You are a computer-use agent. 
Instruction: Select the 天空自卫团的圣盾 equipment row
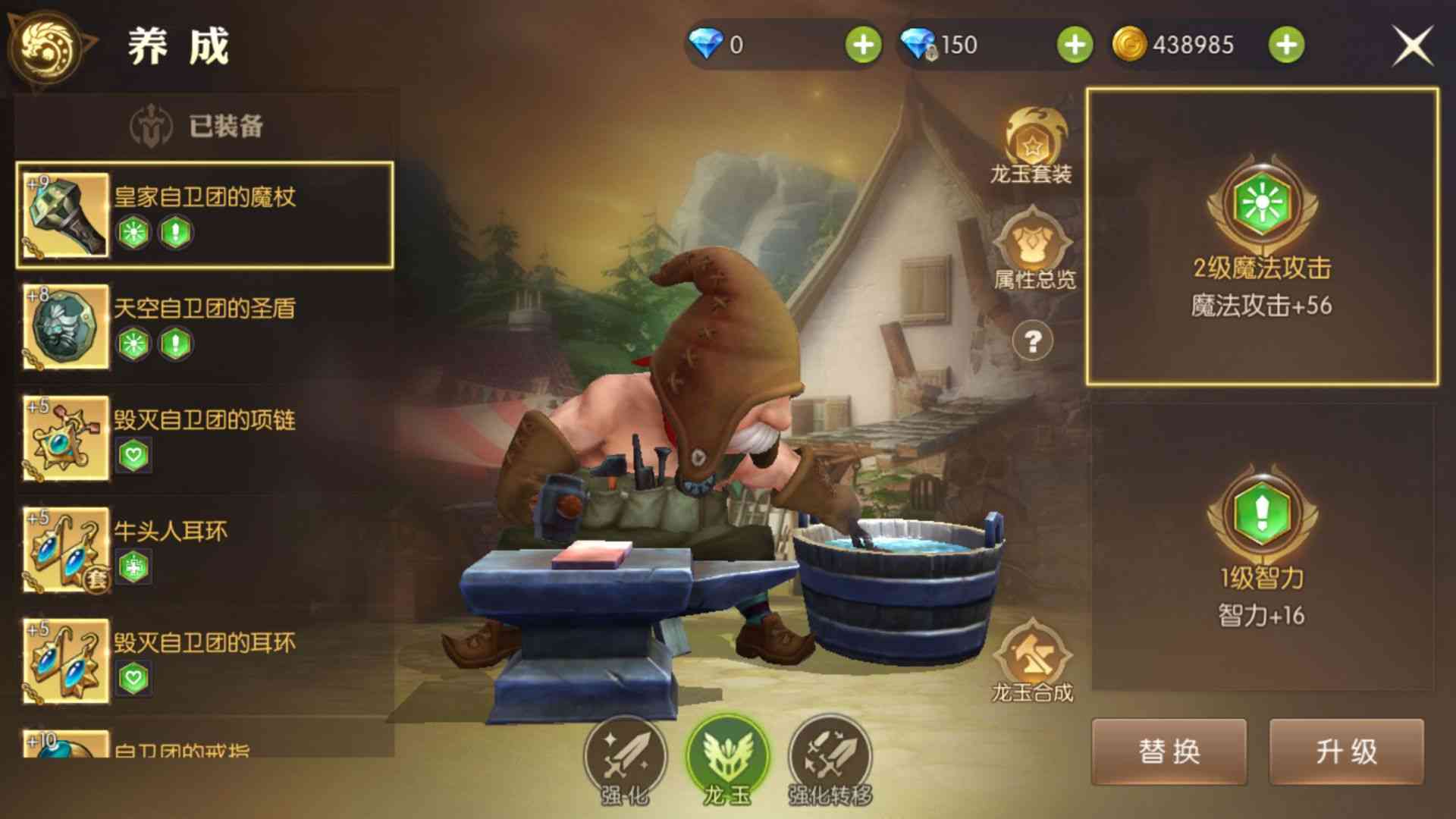click(205, 326)
